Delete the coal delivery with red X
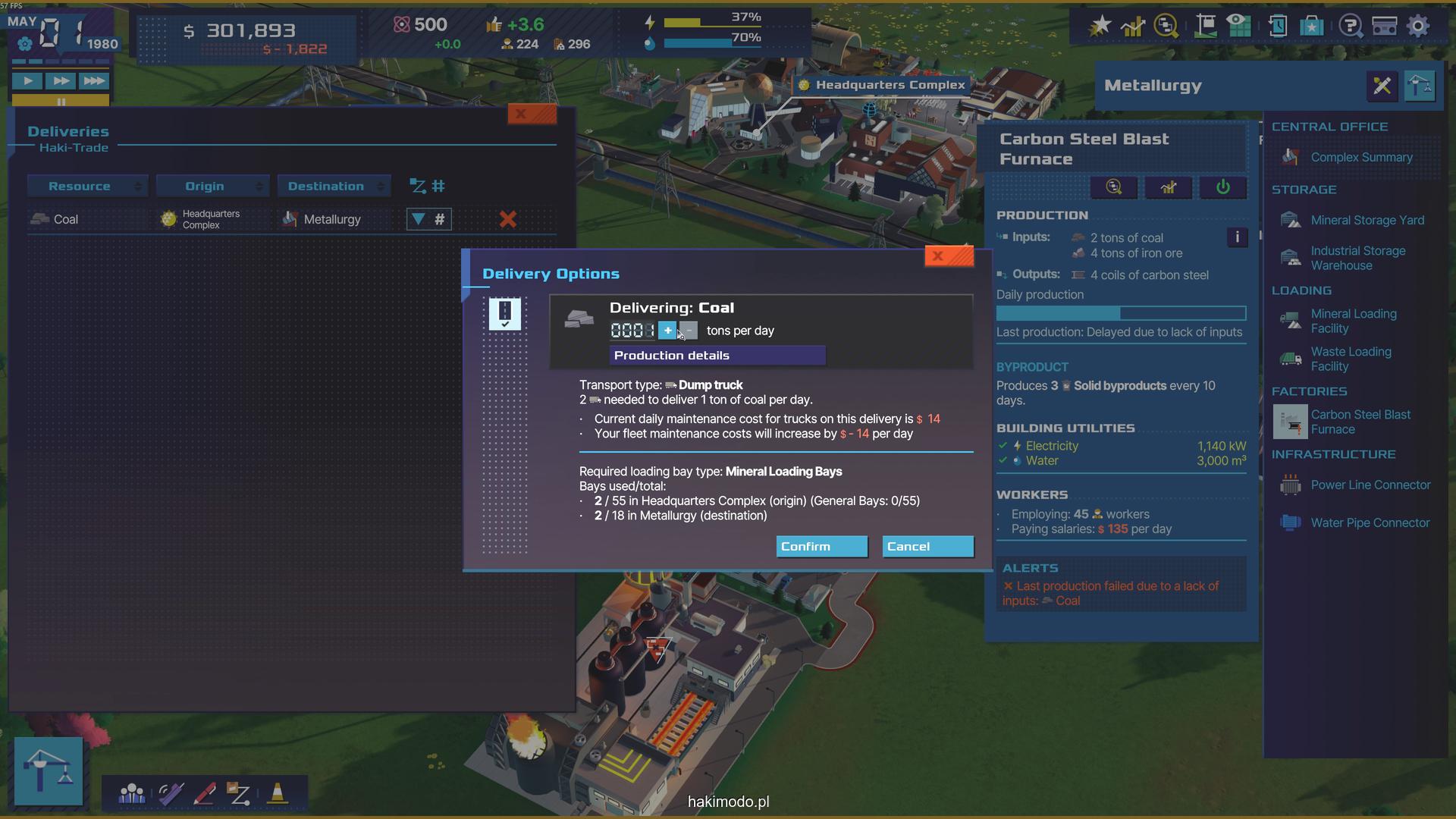 click(x=507, y=220)
